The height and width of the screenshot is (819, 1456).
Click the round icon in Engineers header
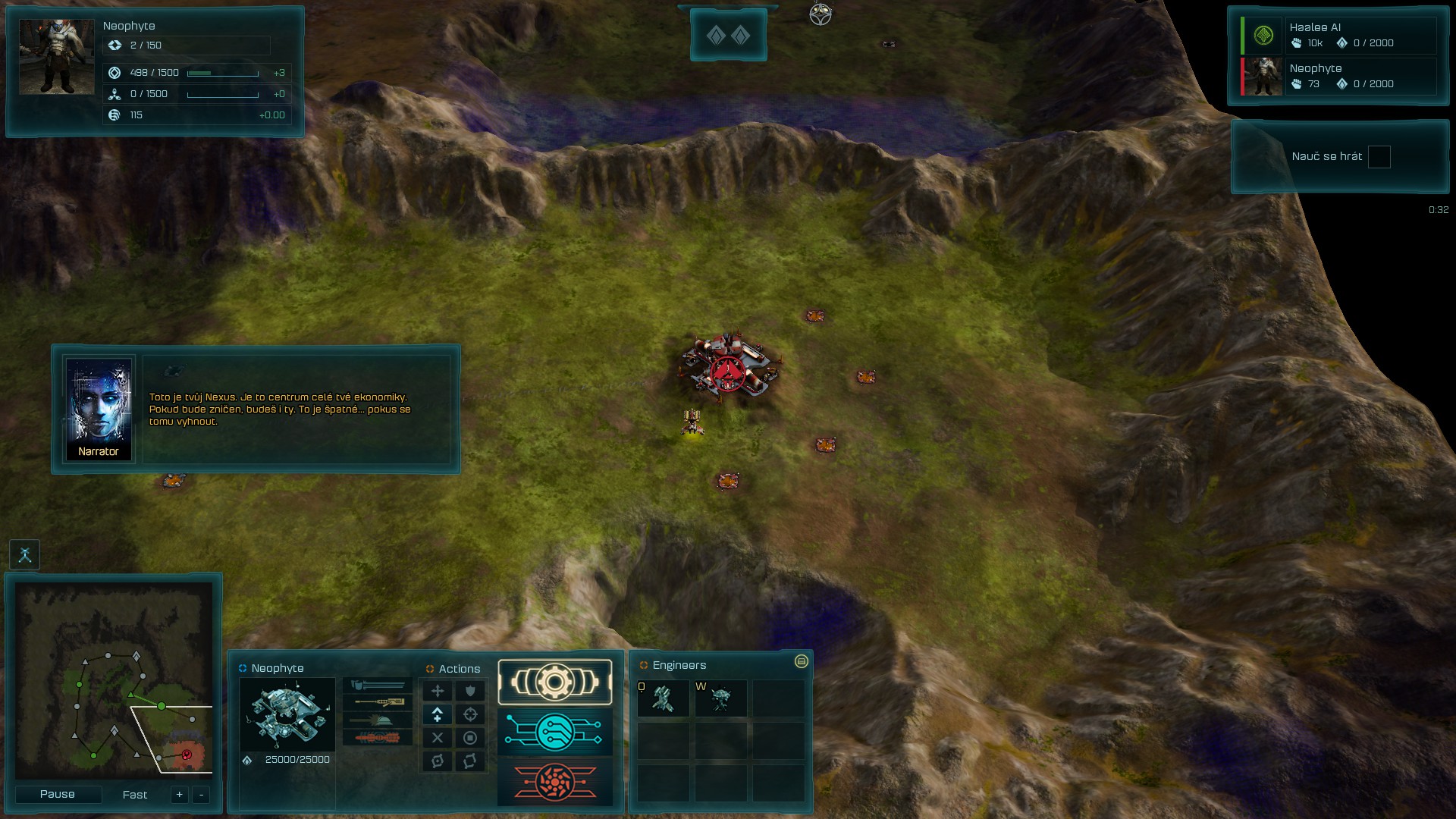[x=801, y=662]
